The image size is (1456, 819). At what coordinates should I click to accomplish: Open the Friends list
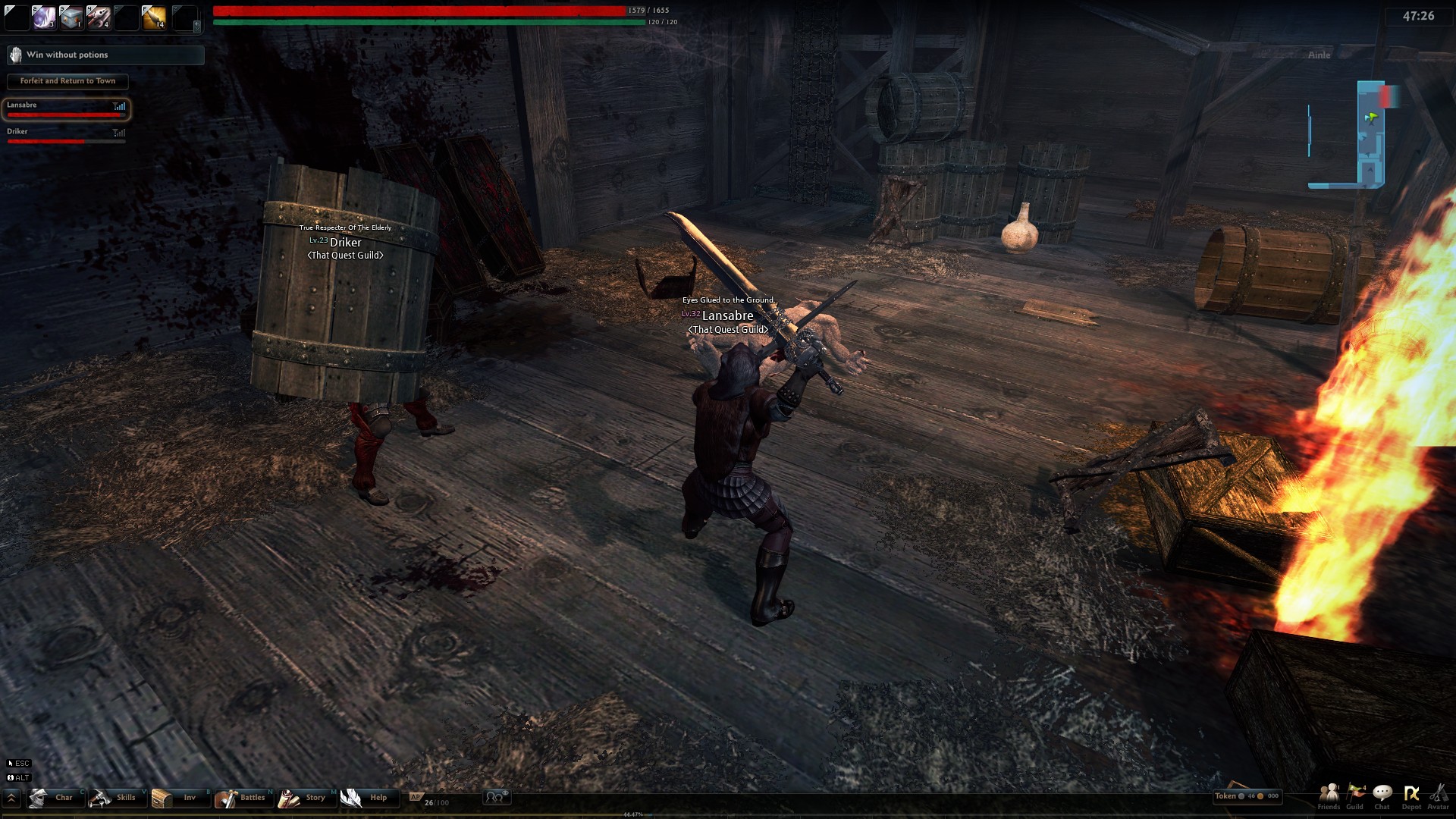click(1329, 796)
